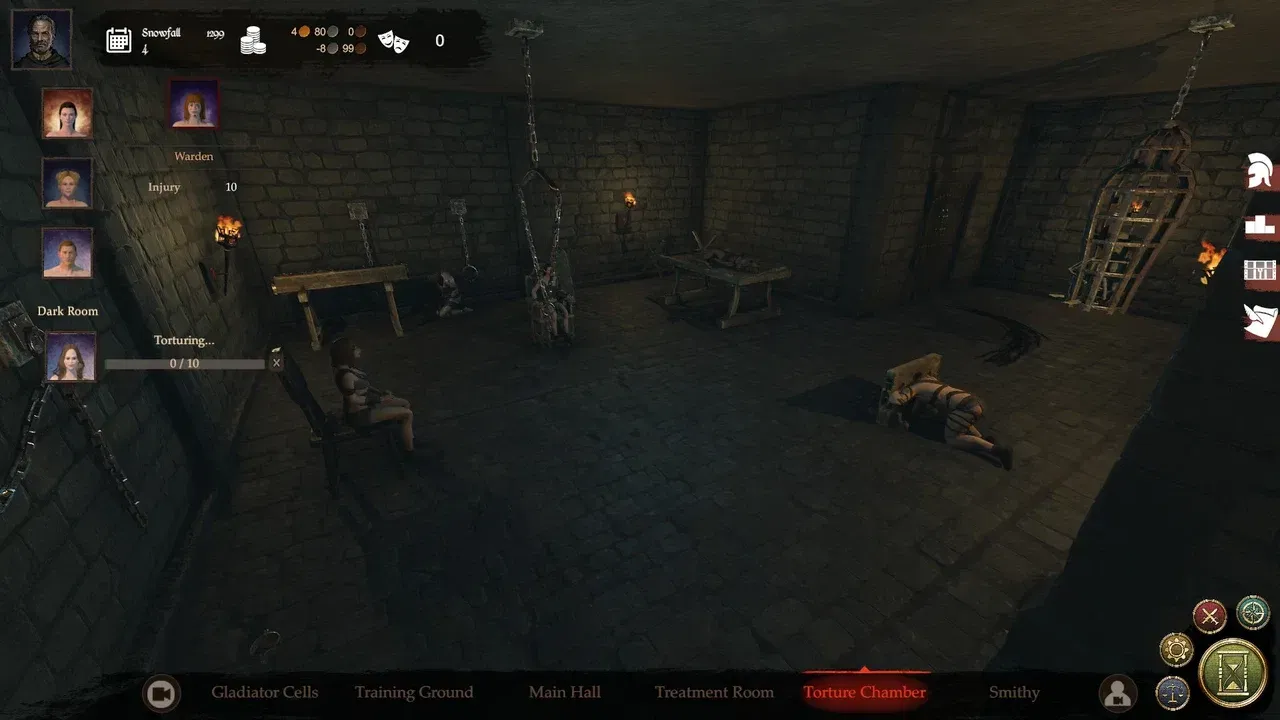Select the Warden's portrait
Screen dimensions: 1280x720
(192, 103)
